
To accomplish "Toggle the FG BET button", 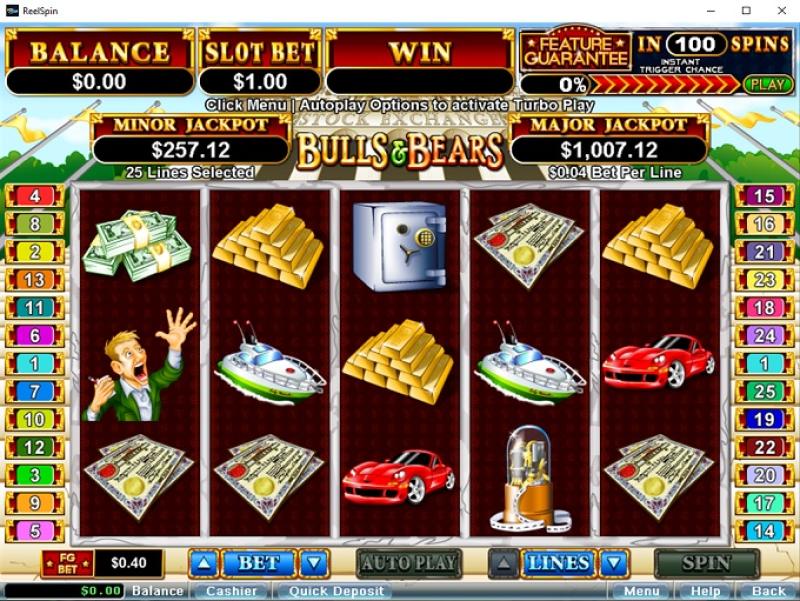I will (67, 563).
